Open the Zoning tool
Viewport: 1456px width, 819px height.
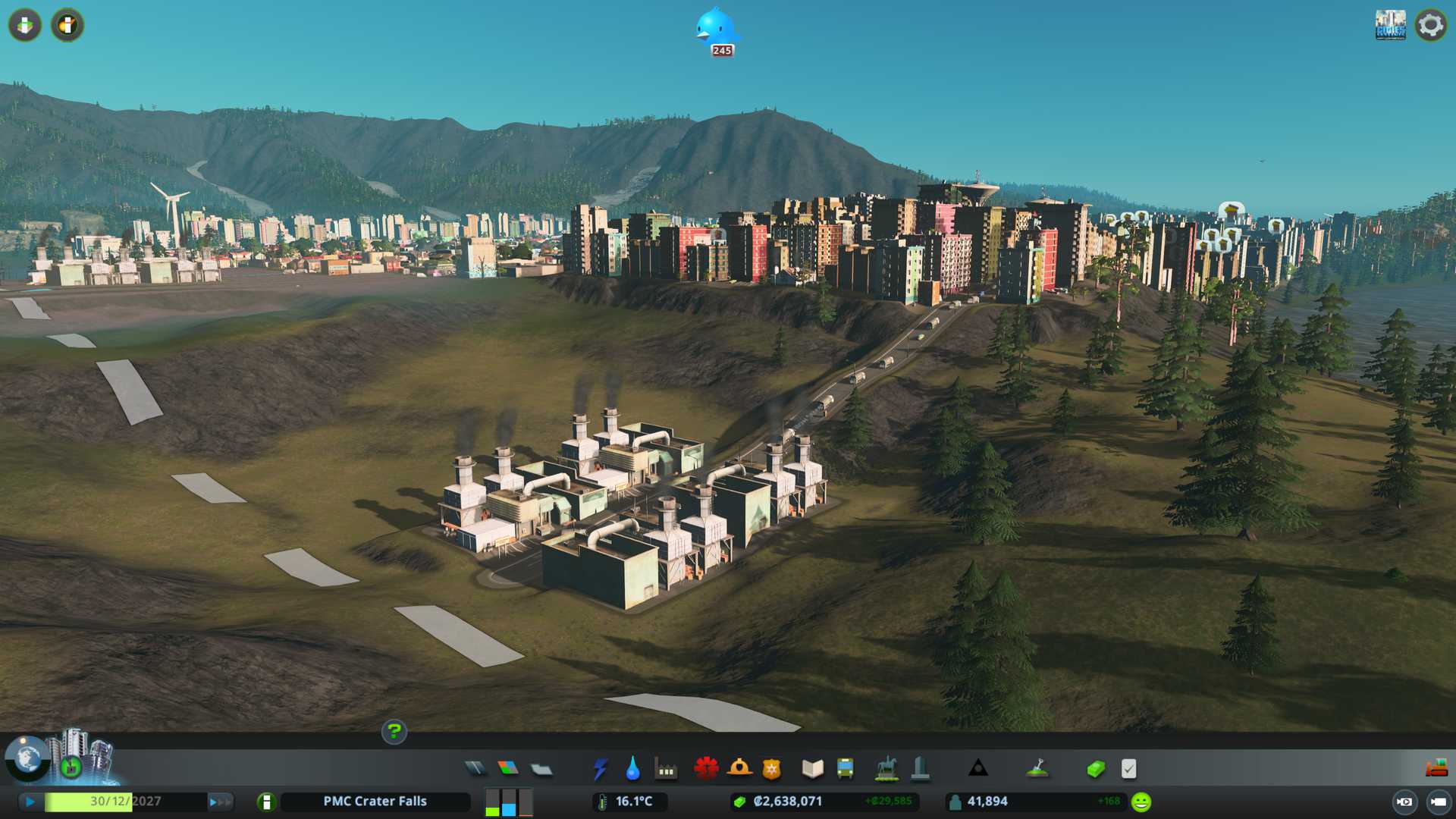508,769
